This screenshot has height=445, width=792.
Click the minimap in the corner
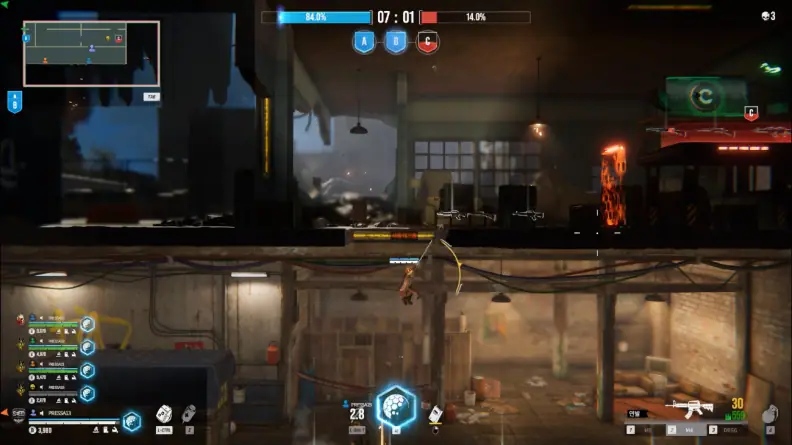[91, 54]
